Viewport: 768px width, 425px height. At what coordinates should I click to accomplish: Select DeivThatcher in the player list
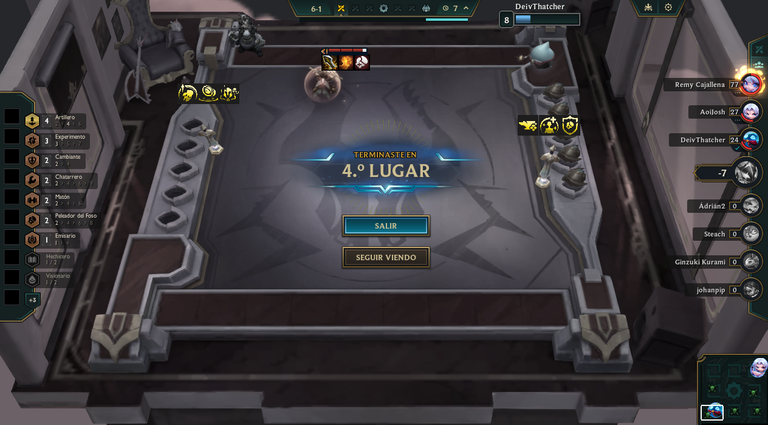(x=715, y=140)
